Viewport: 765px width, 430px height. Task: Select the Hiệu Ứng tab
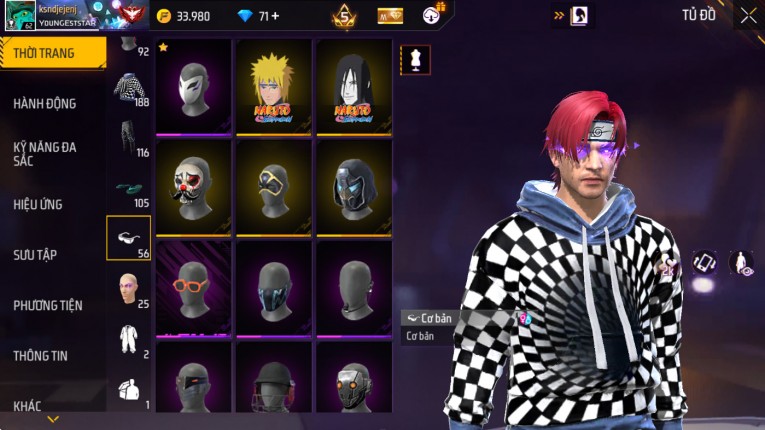coord(38,204)
